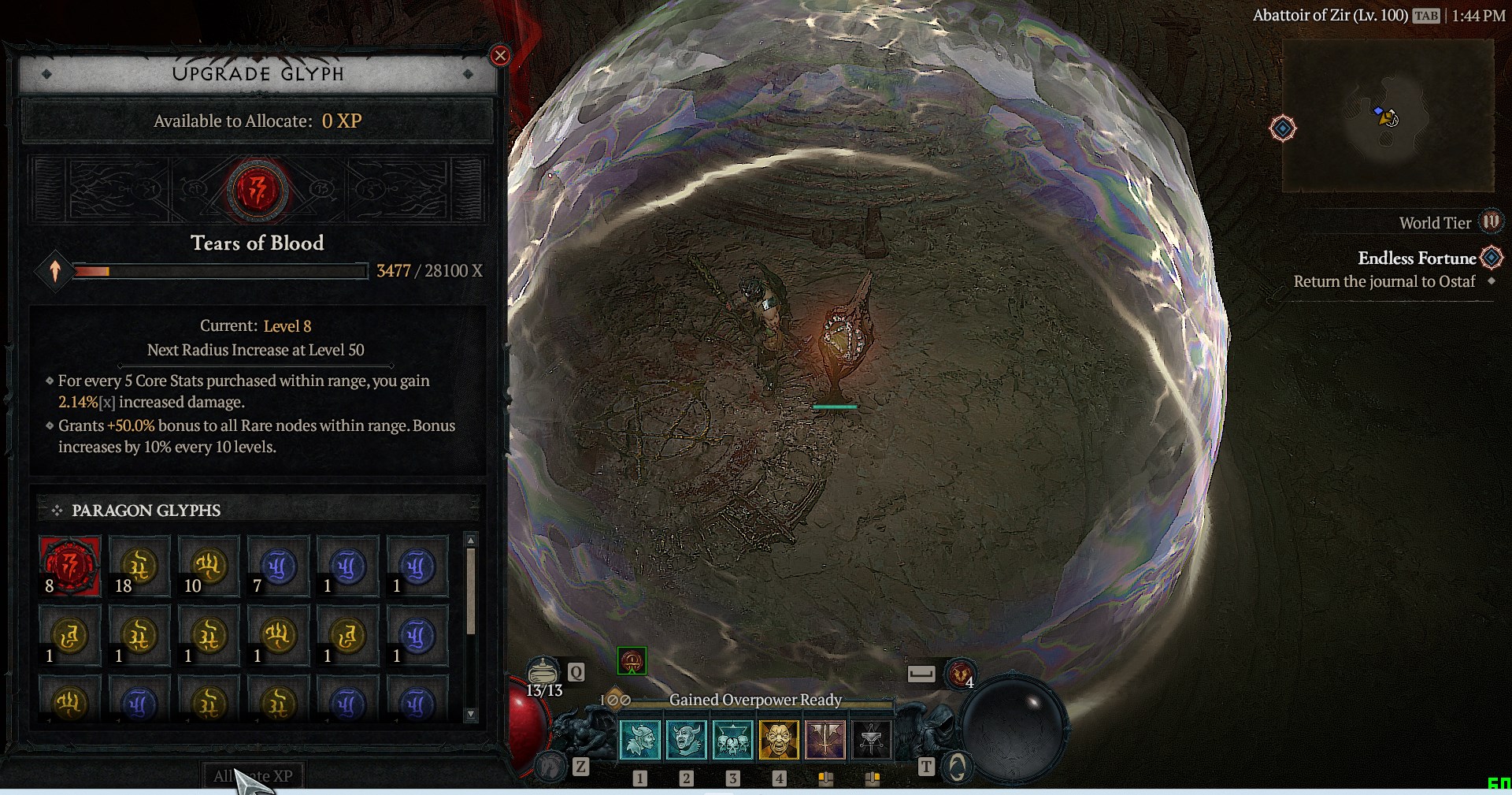Screen dimensions: 1512x795
Task: Choose the yellow level 10 glyph
Action: coord(209,566)
